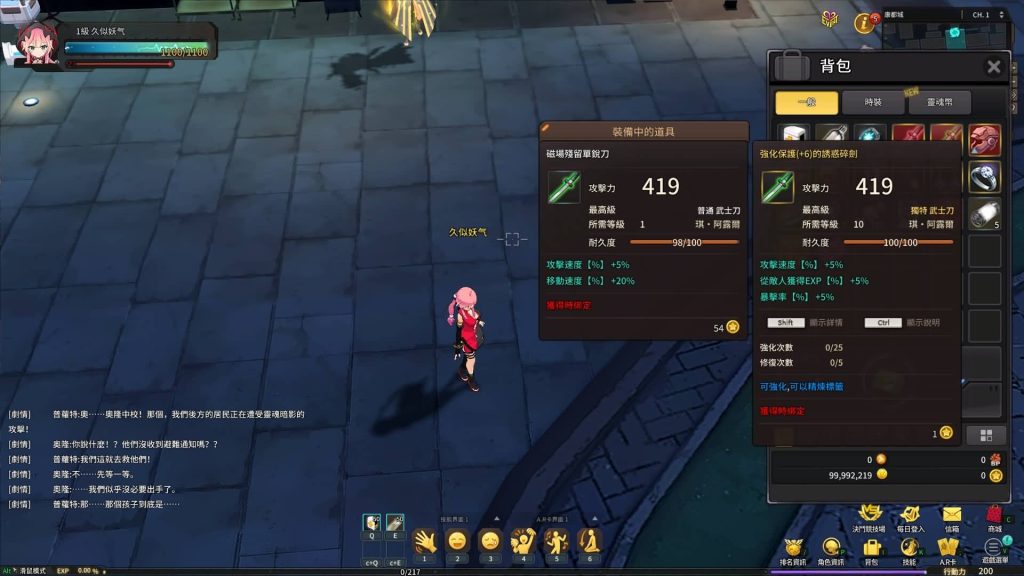Click the inventory sort grid button
Viewport: 1024px width, 576px height.
tap(985, 434)
